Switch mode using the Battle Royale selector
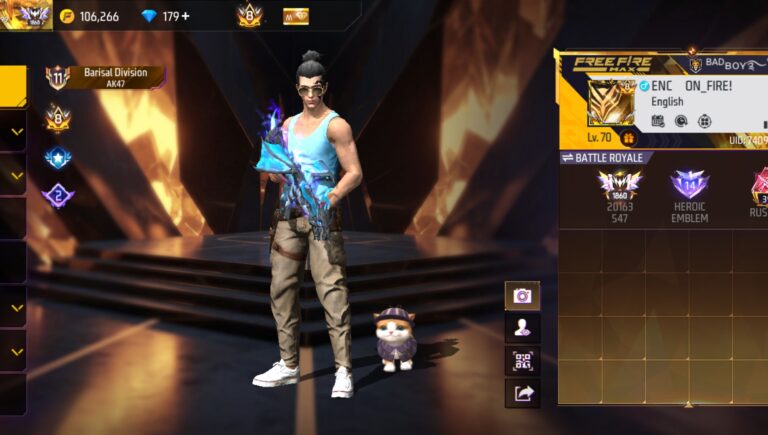This screenshot has width=768, height=435. point(607,158)
